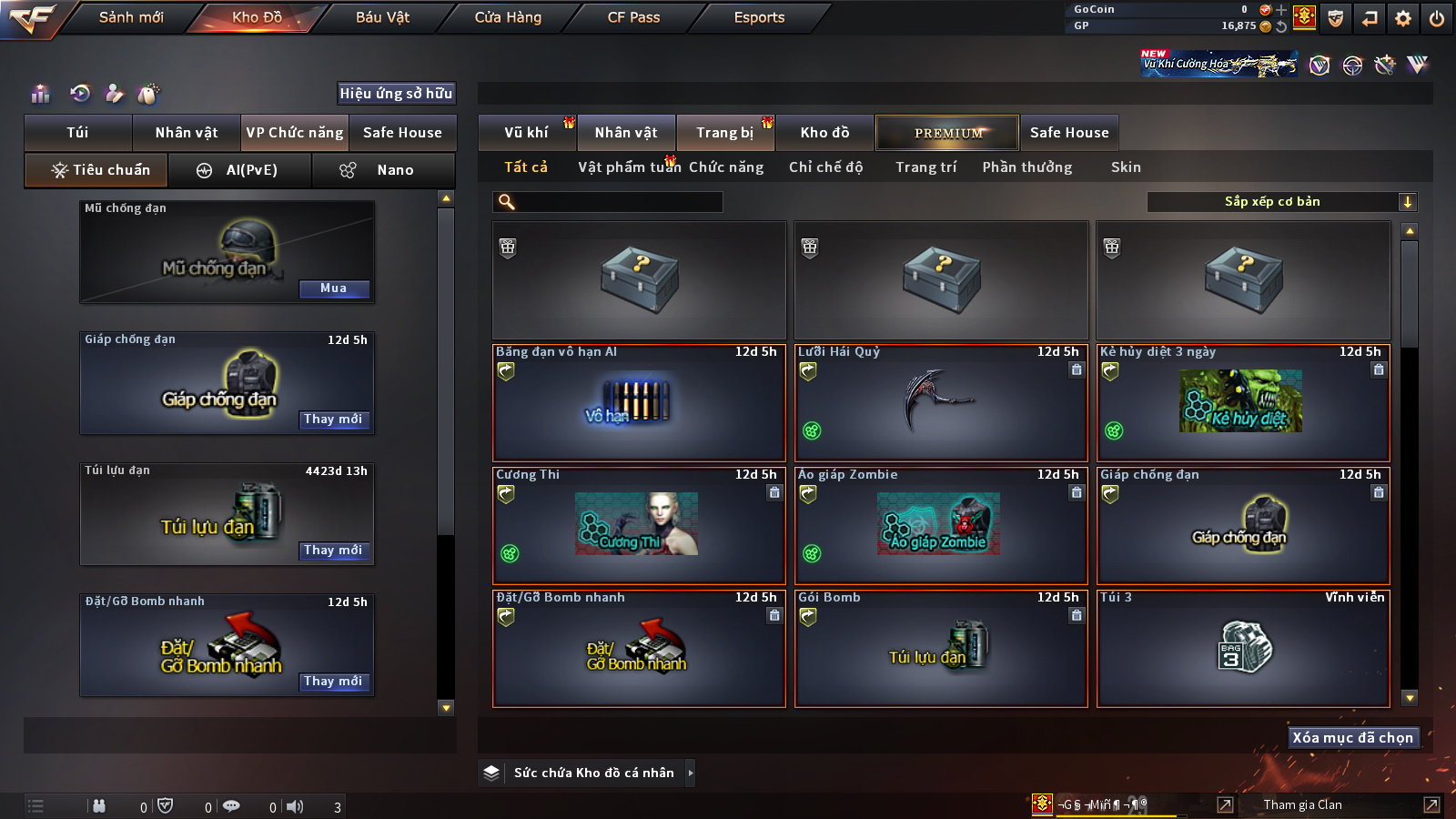Image resolution: width=1456 pixels, height=819 pixels.
Task: Renew the Túi lựu đạn item
Action: (334, 551)
